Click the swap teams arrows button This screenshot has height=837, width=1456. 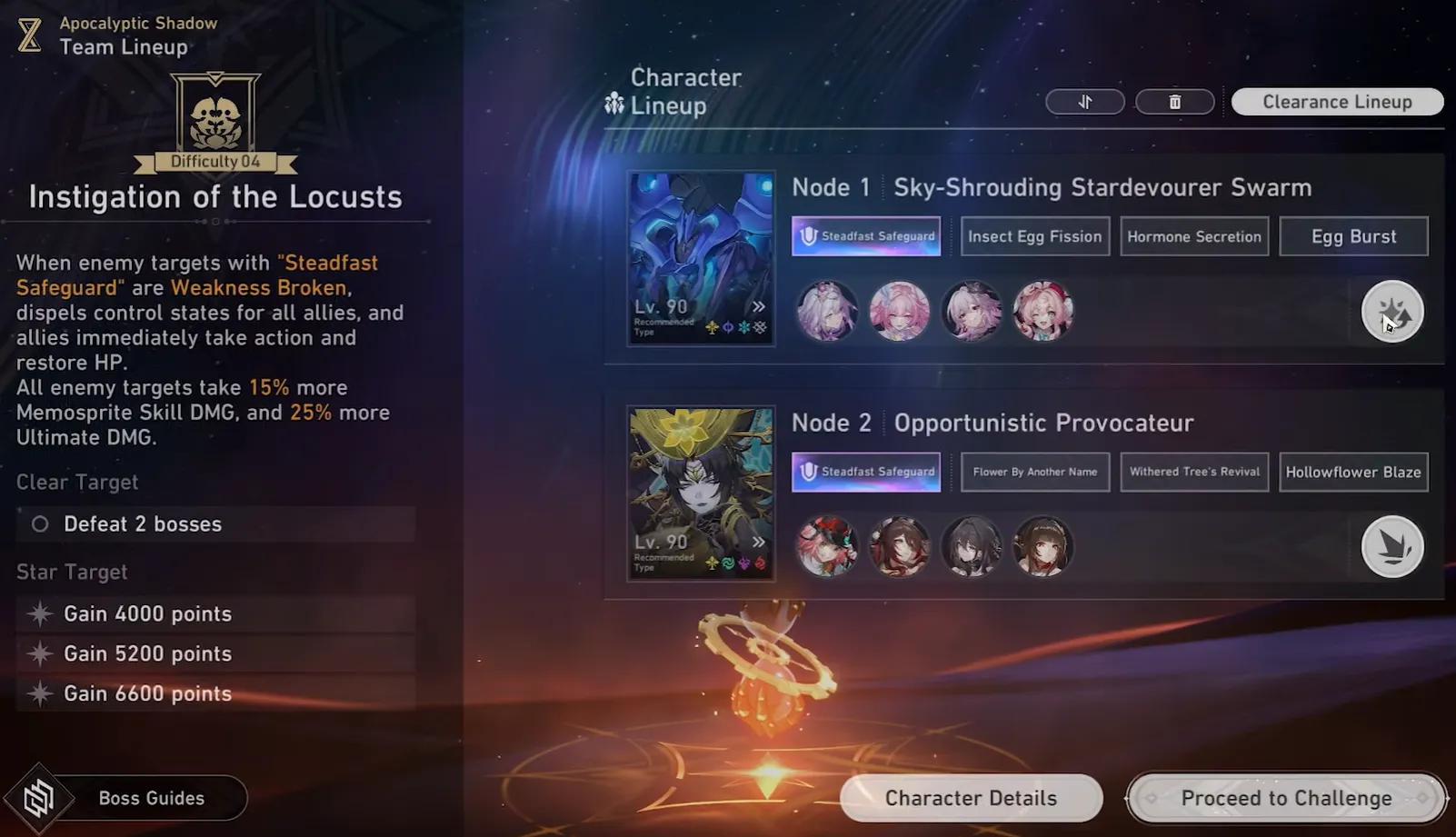[1084, 102]
